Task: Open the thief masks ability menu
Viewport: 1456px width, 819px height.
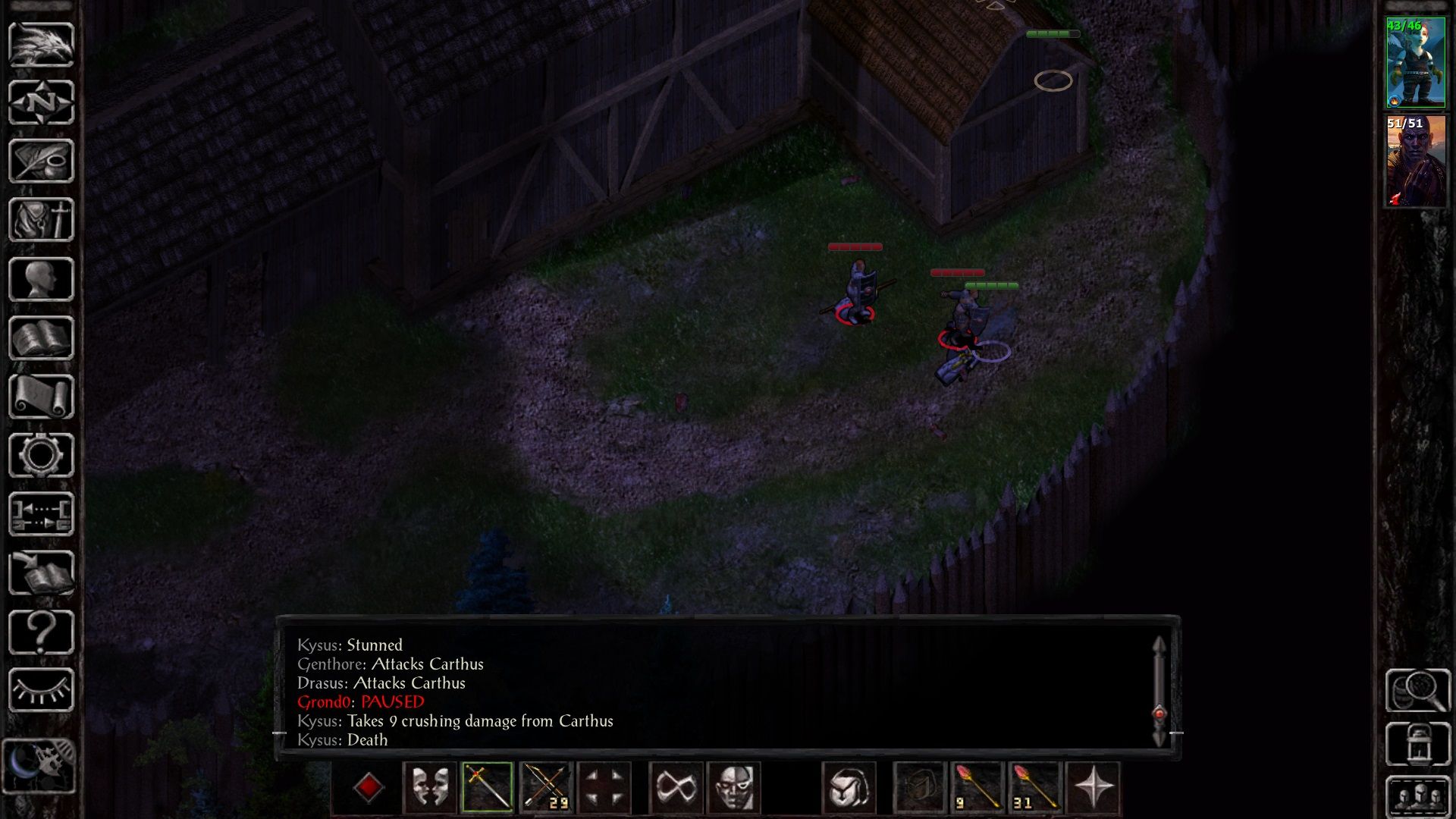Action: [x=430, y=789]
